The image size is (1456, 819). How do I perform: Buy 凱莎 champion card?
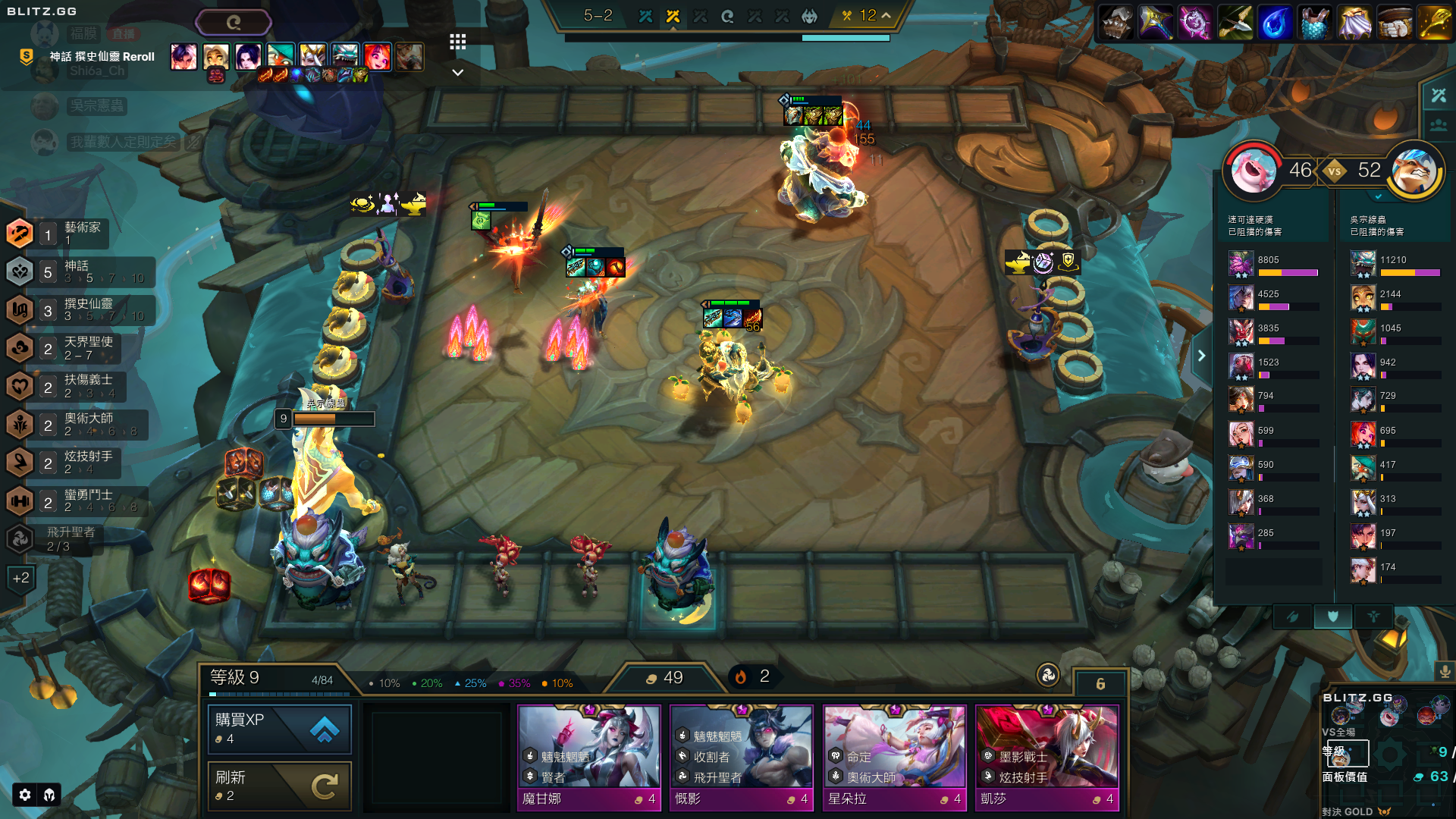coord(1047,758)
